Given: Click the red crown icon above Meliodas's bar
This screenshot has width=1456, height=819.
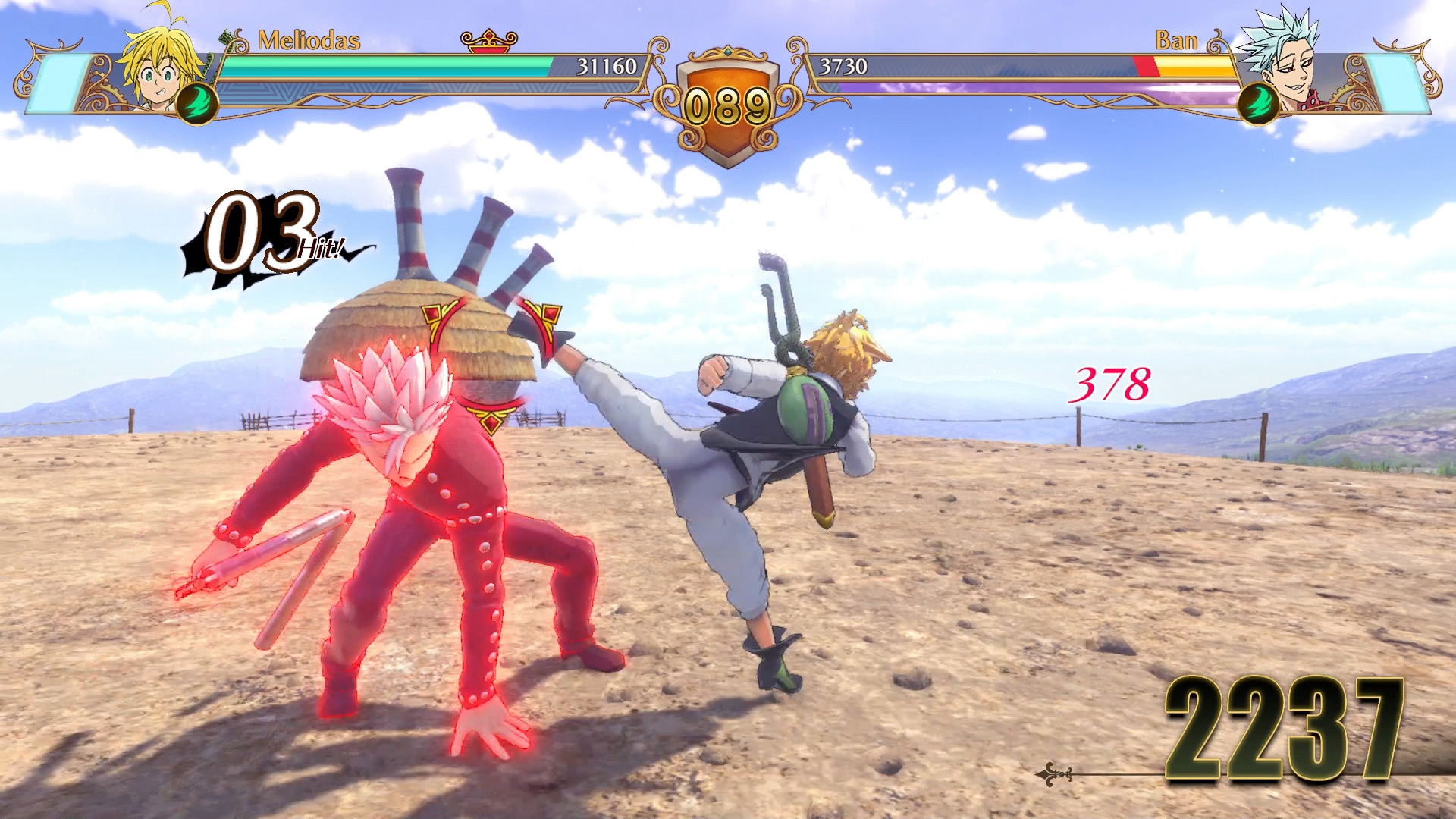Looking at the screenshot, I should coord(488,39).
